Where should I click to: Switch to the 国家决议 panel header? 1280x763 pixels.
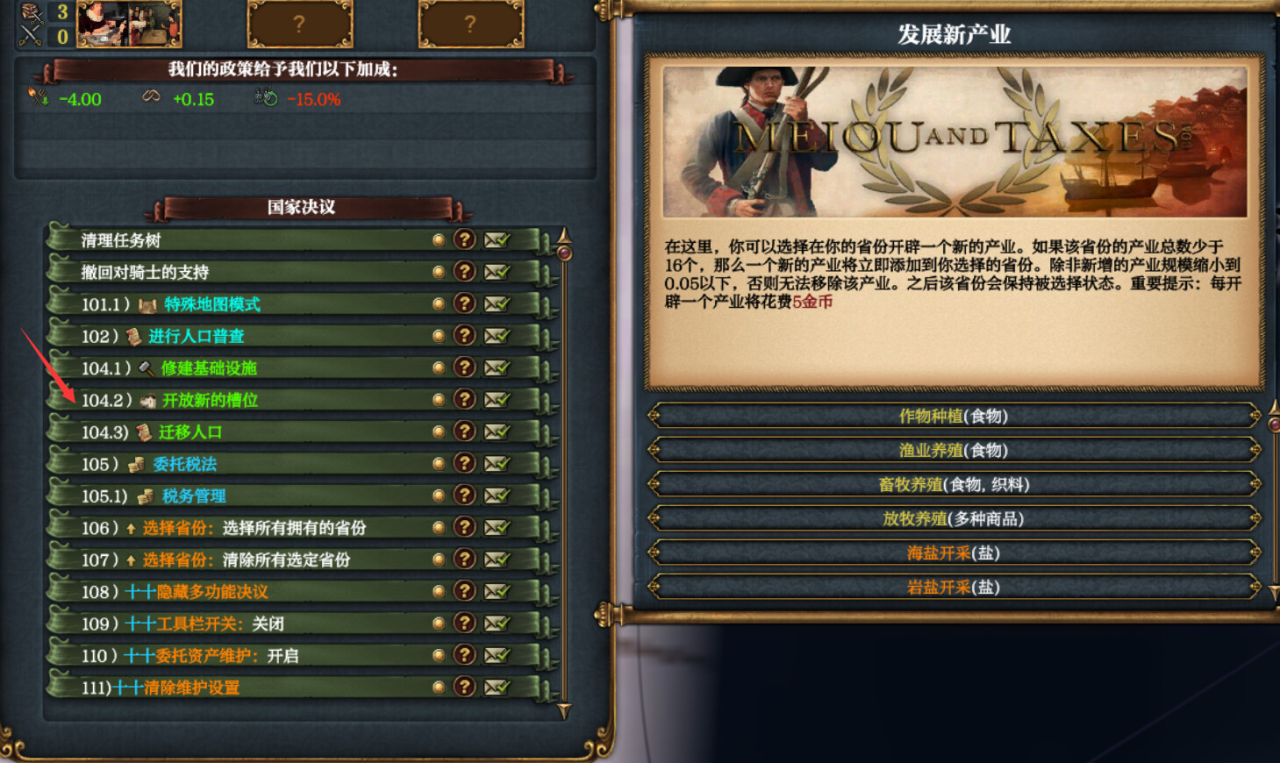300,208
